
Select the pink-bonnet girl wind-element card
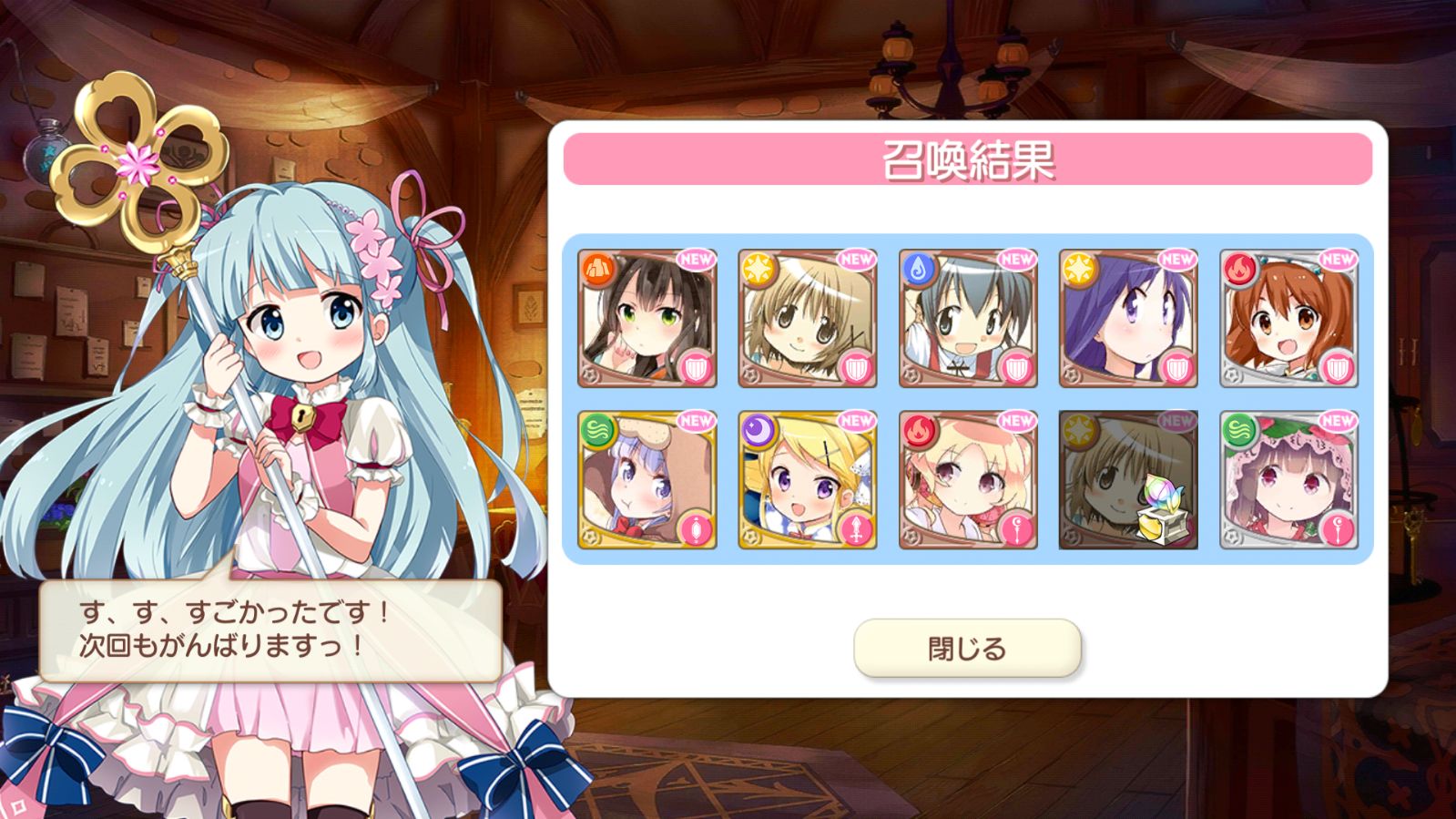1288,479
